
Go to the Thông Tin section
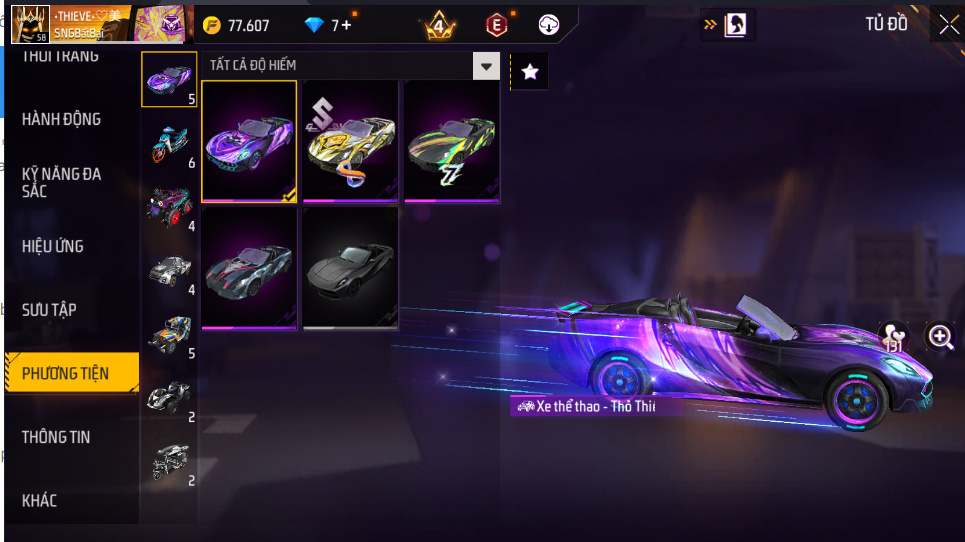coord(56,437)
